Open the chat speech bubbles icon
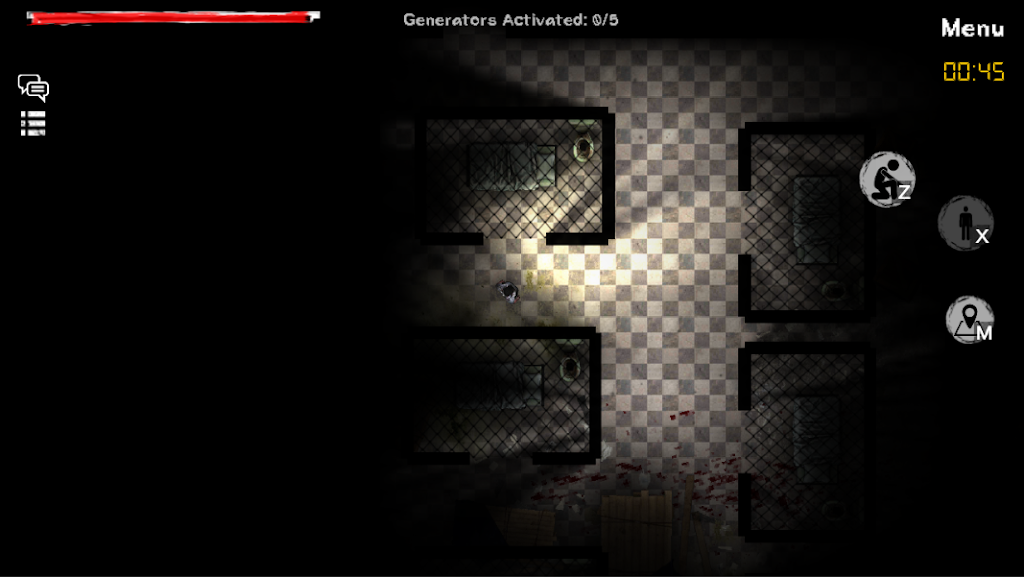The height and width of the screenshot is (577, 1024). tap(33, 88)
